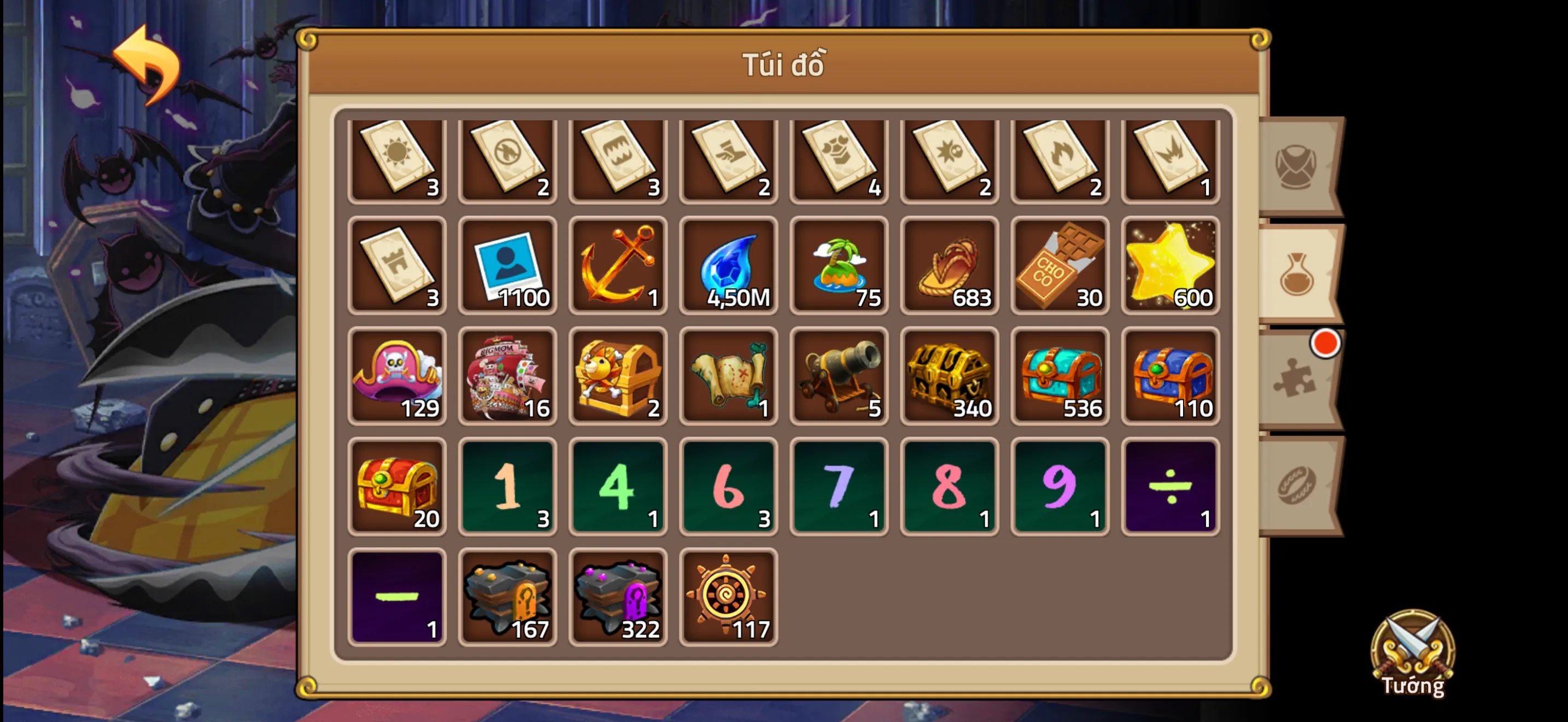This screenshot has width=1568, height=722.
Task: Select the blue diamond showing 4,50M
Action: [729, 266]
